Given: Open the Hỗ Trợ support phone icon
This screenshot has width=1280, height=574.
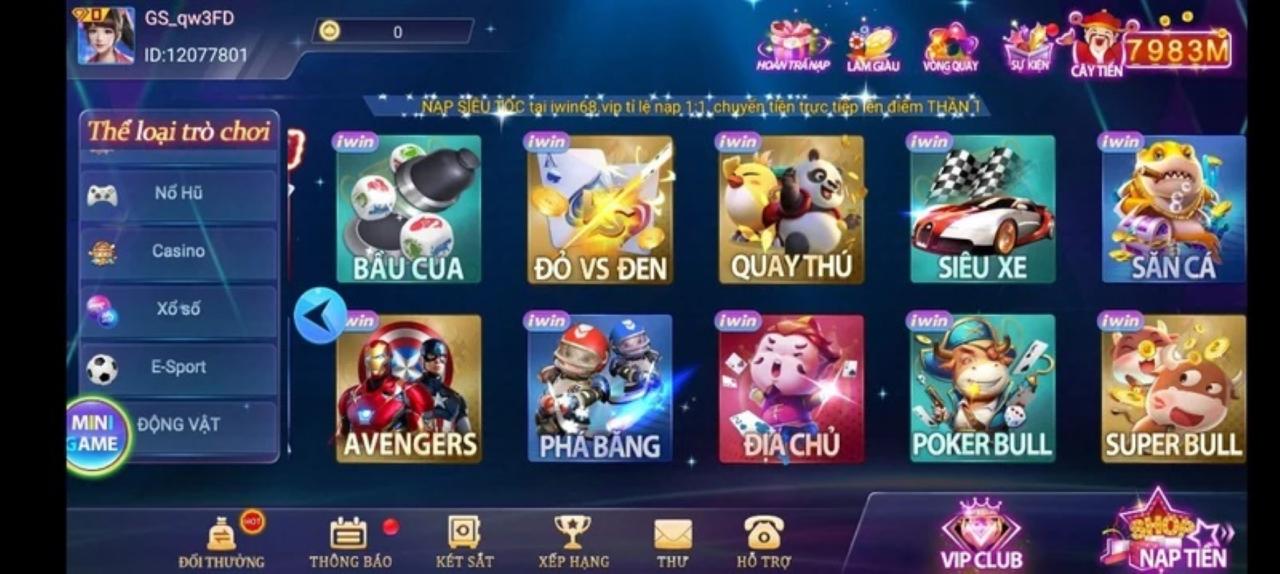Looking at the screenshot, I should [763, 540].
